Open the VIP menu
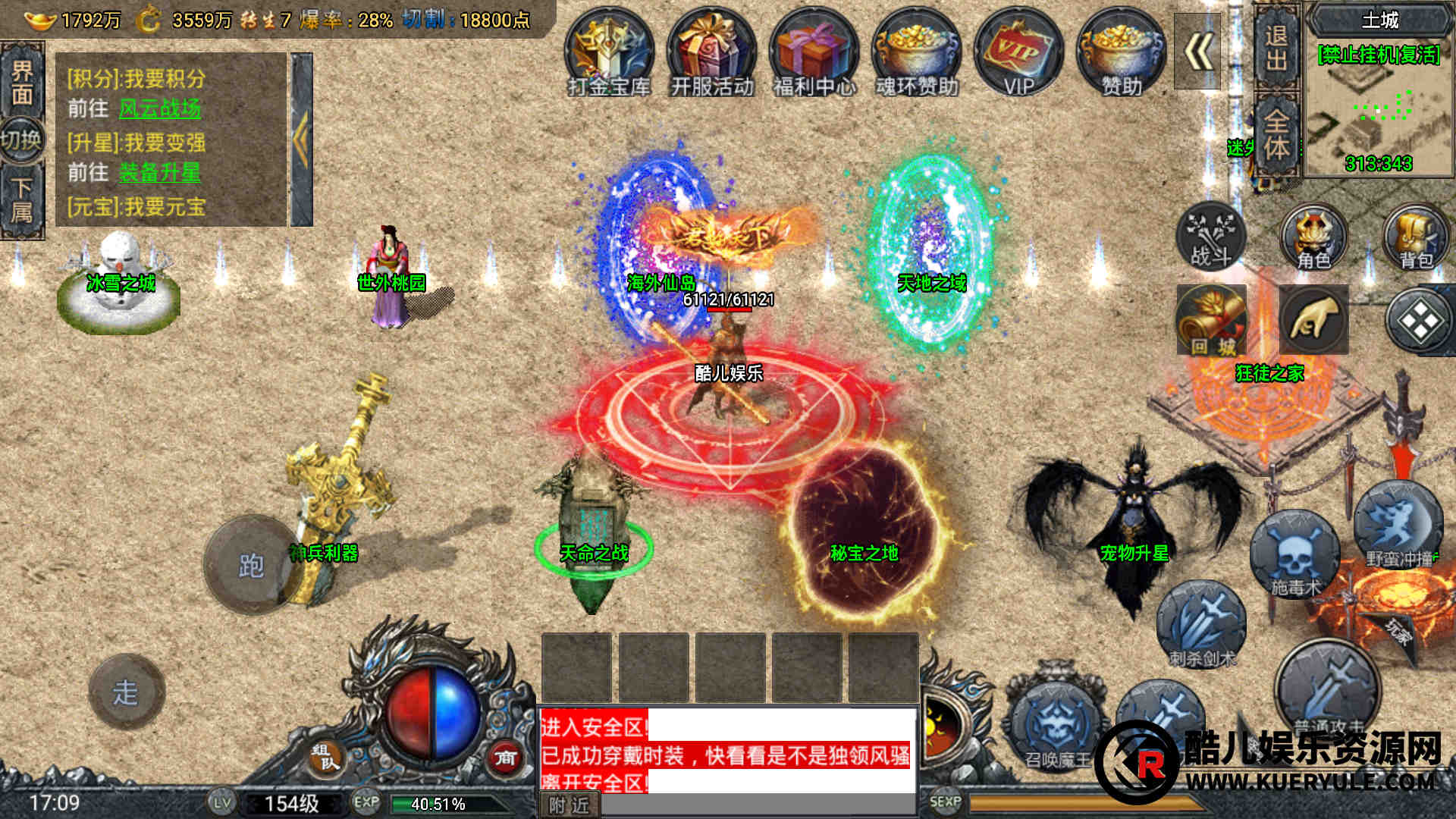This screenshot has width=1456, height=819. tap(1018, 53)
